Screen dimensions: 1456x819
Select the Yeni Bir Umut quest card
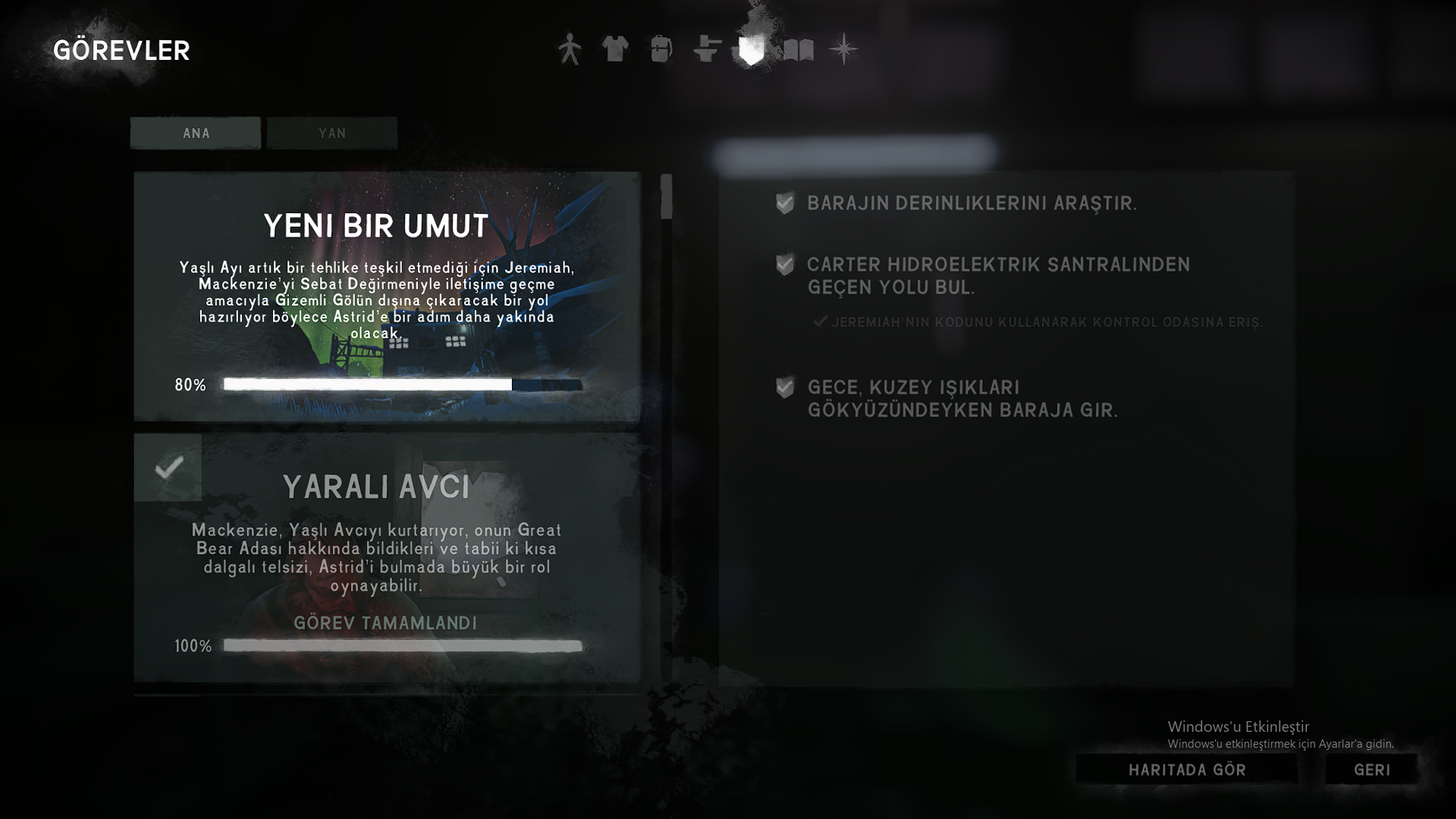click(387, 296)
